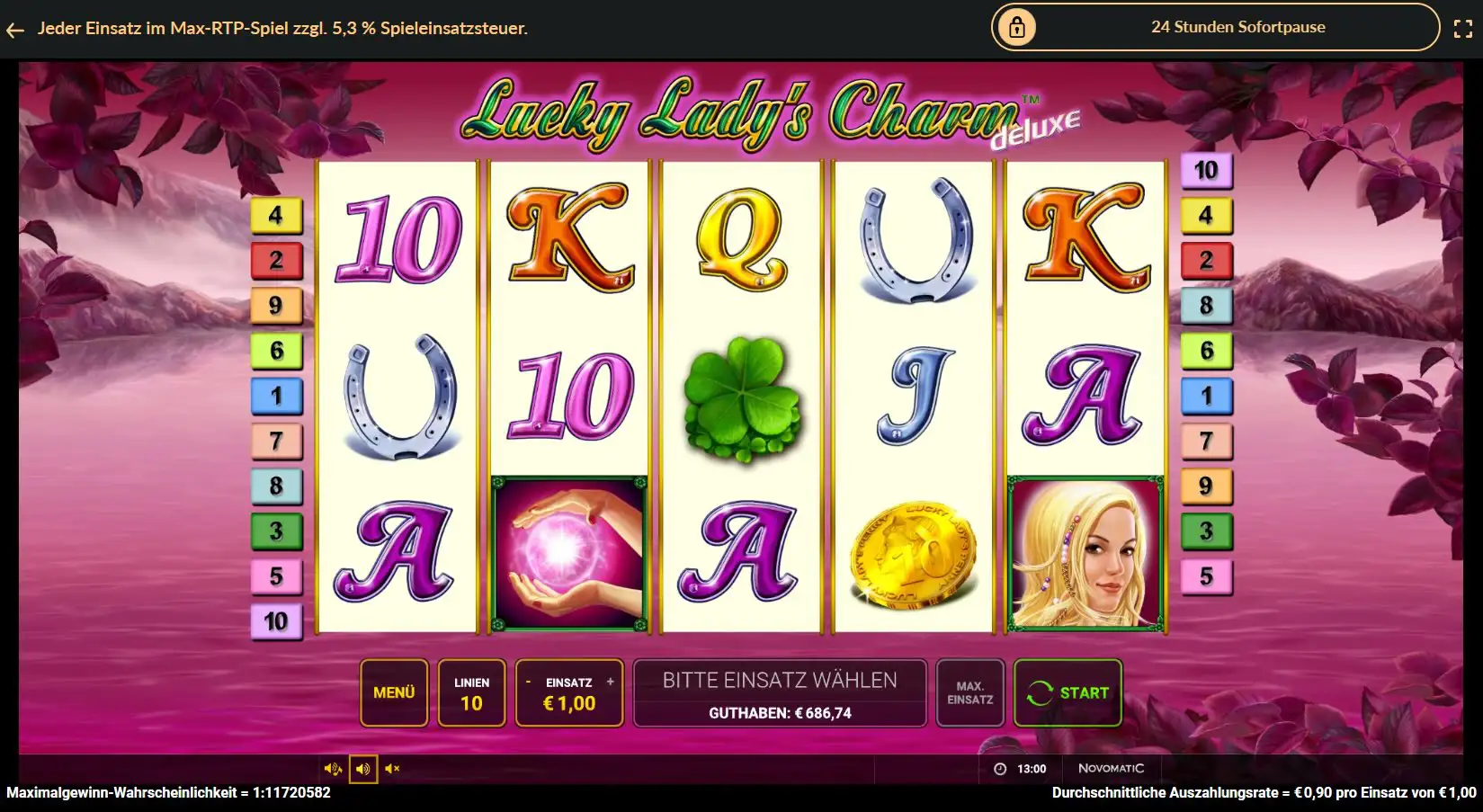Click the Guthaben balance display
The image size is (1483, 812).
coord(779,711)
